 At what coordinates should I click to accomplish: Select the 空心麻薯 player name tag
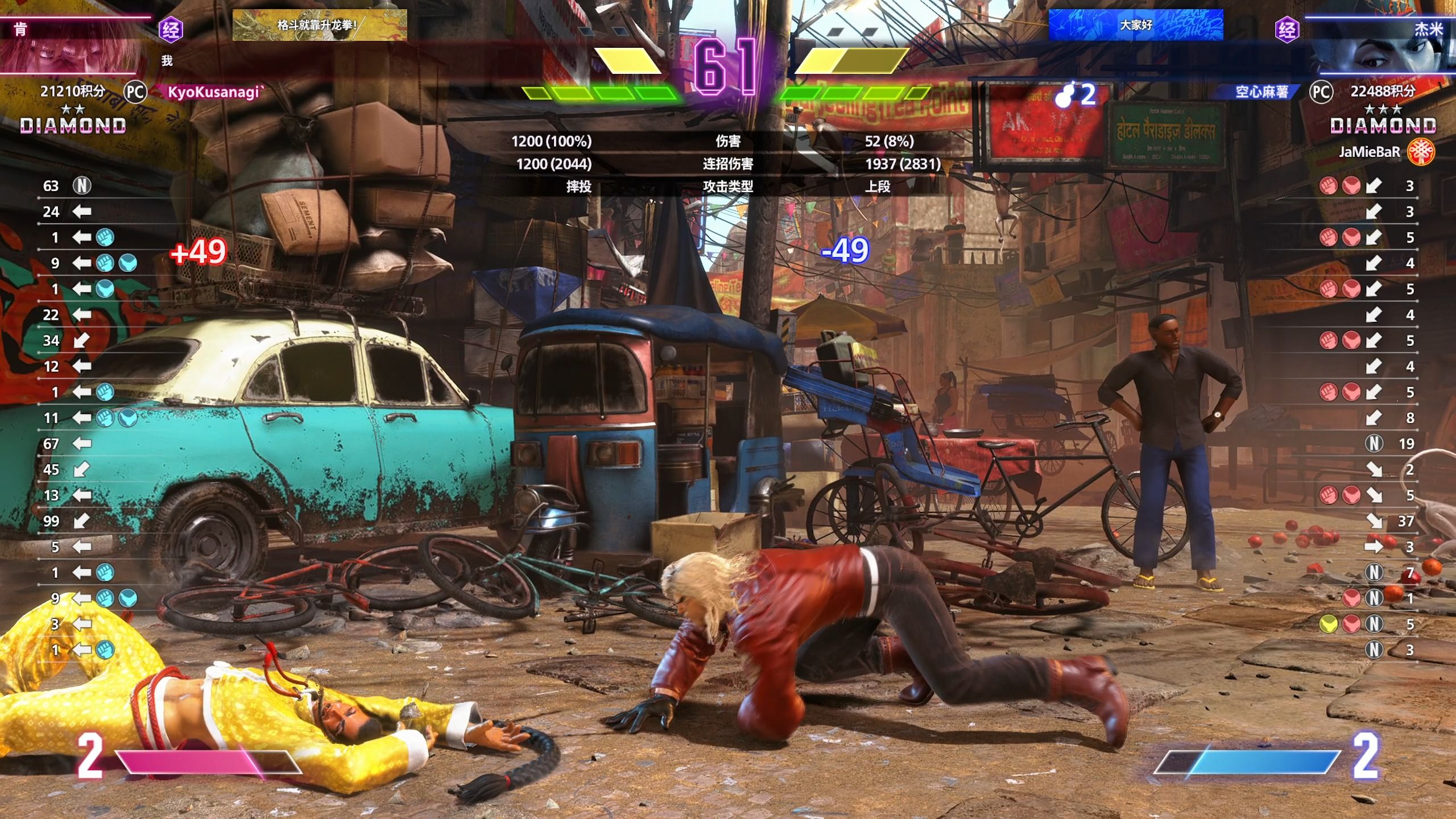(x=1261, y=92)
